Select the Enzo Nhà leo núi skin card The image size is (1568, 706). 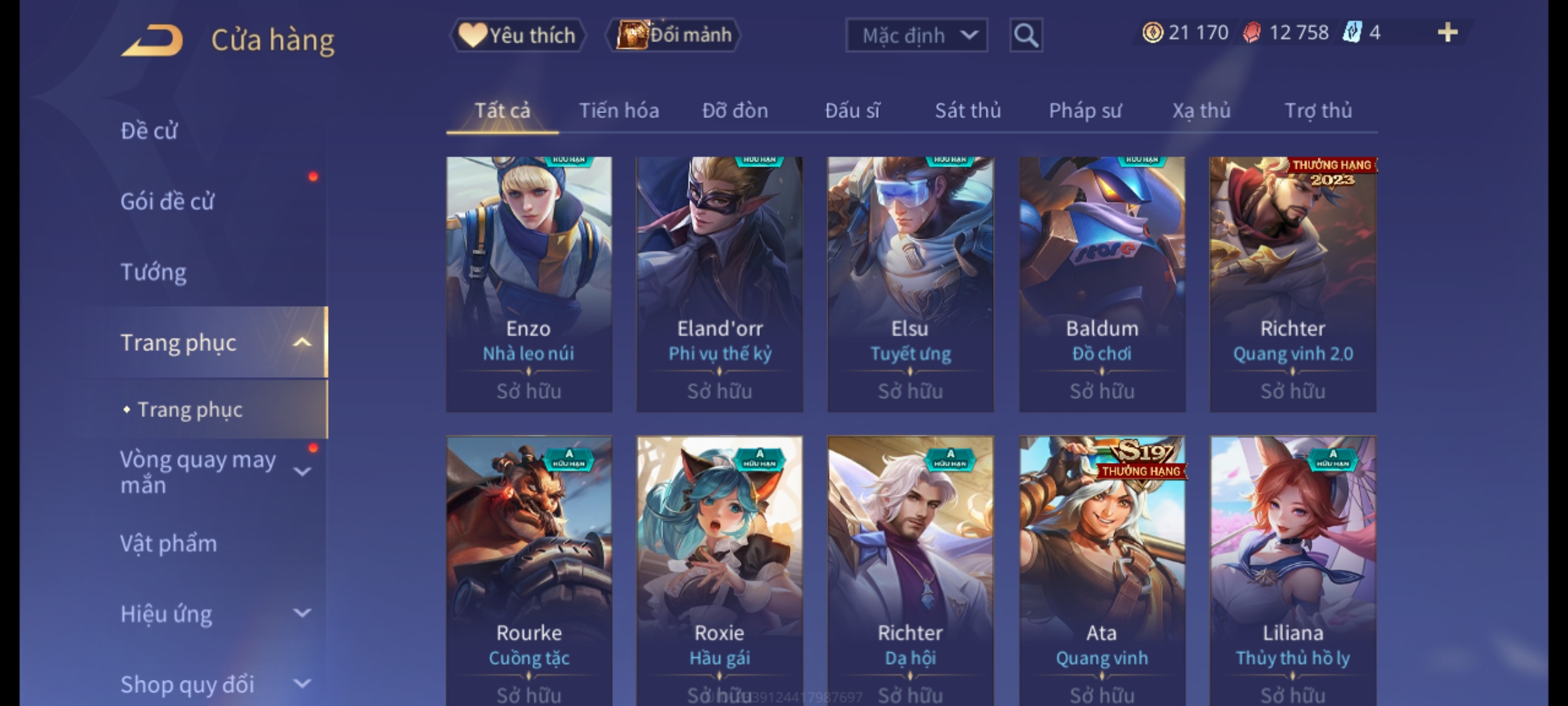click(529, 284)
